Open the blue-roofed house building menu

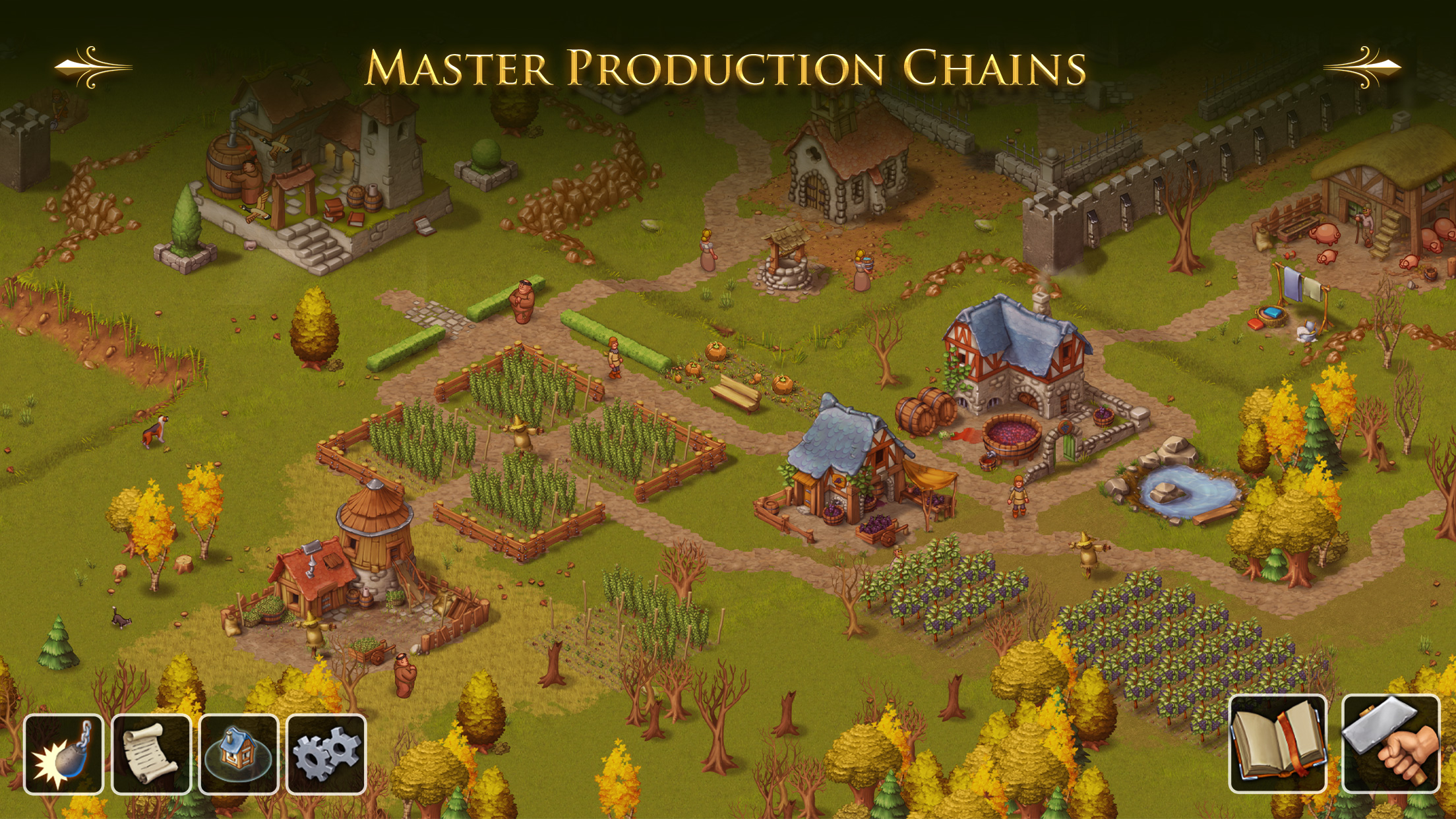tap(239, 754)
